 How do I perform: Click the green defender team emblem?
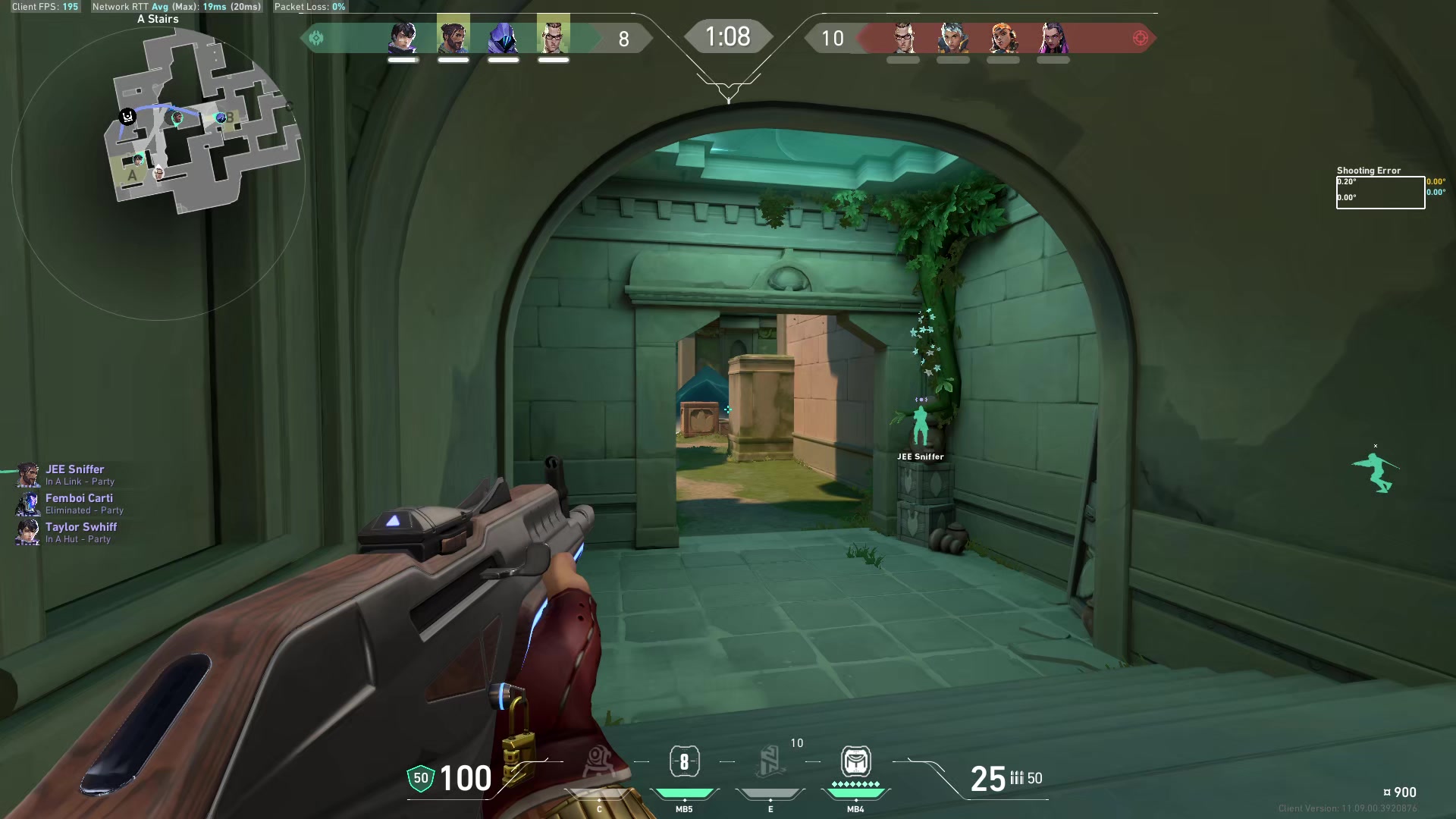tap(316, 38)
